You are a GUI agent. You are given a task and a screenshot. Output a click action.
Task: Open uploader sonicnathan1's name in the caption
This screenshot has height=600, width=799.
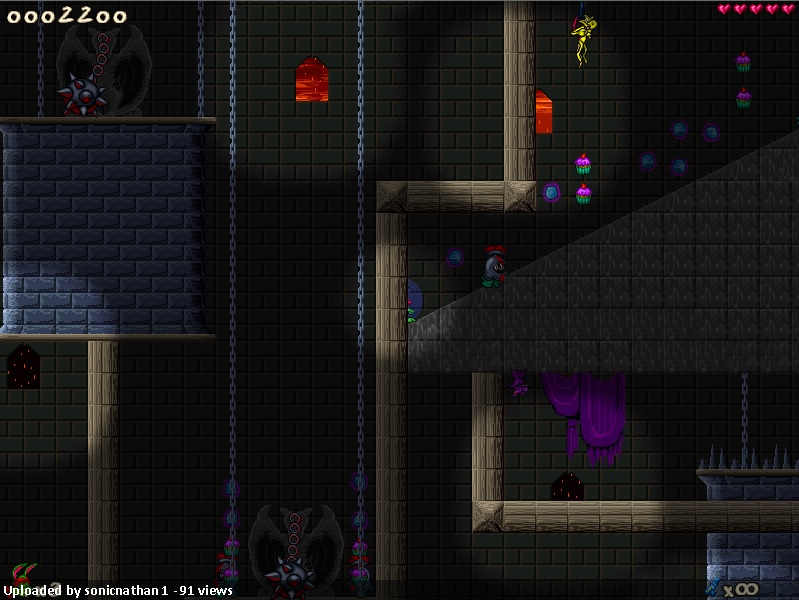pos(123,591)
